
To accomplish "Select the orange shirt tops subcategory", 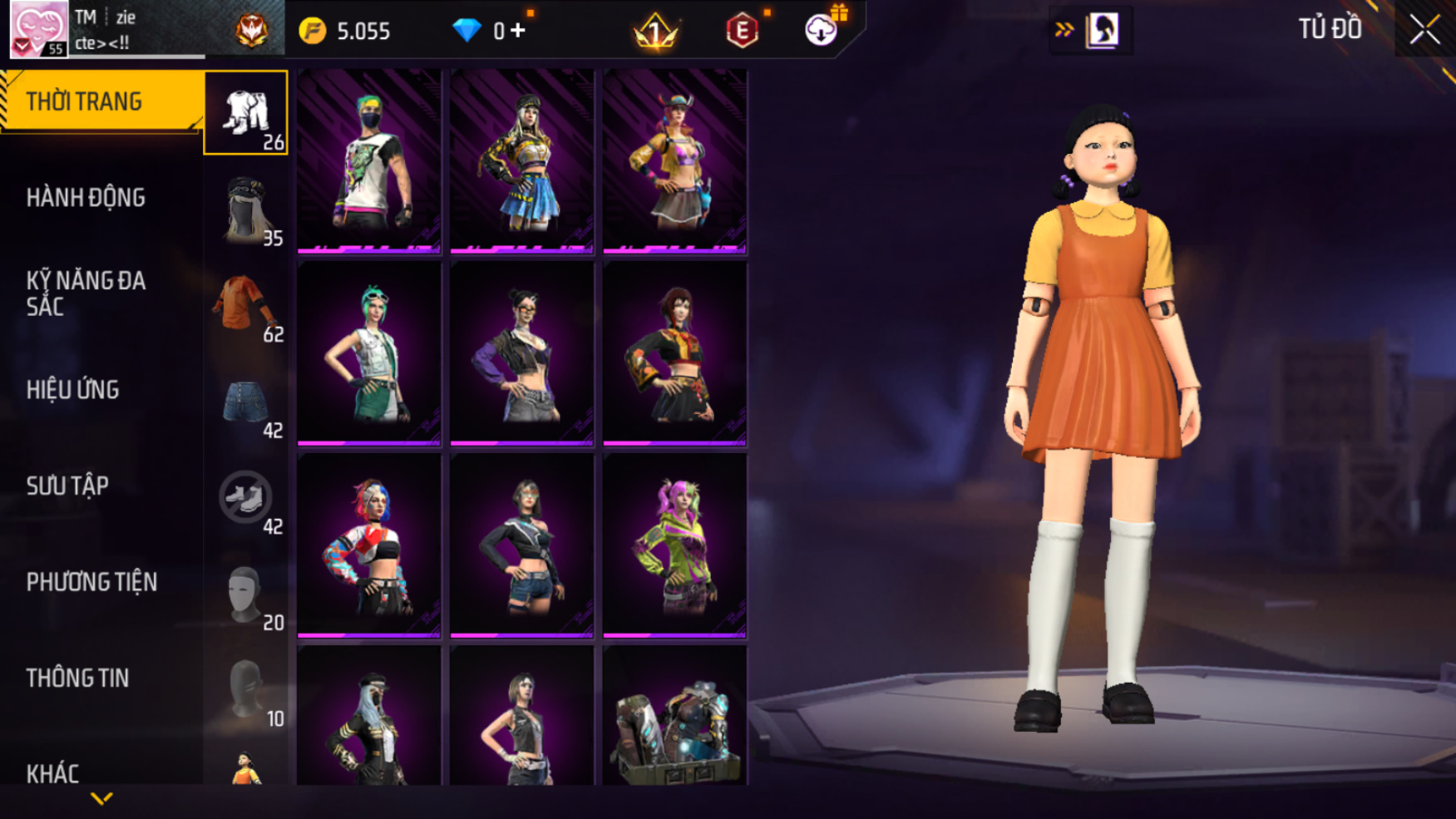I will tap(246, 305).
